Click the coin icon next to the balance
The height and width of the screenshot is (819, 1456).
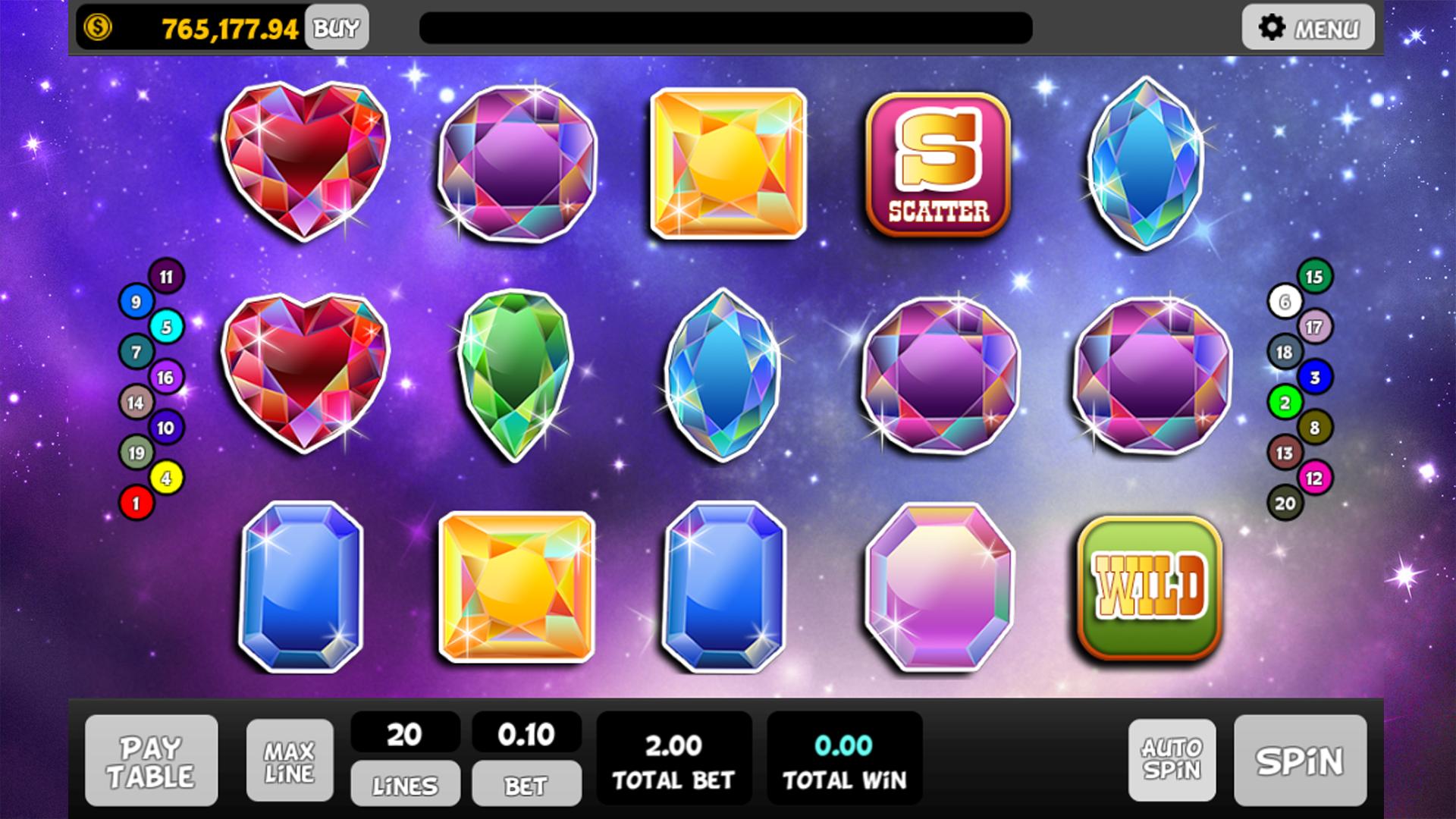point(97,27)
